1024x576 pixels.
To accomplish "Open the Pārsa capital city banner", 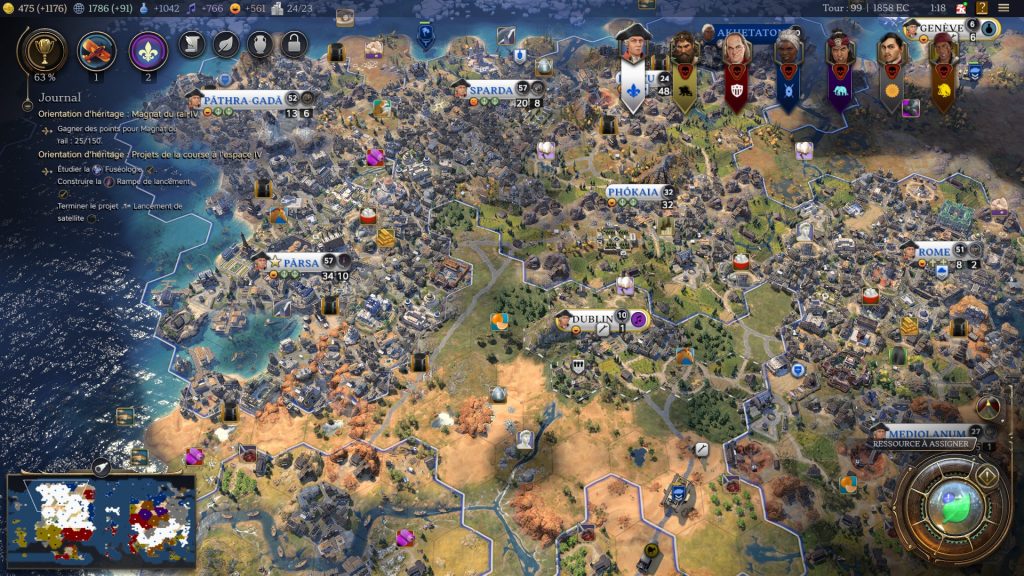I will click(x=300, y=262).
